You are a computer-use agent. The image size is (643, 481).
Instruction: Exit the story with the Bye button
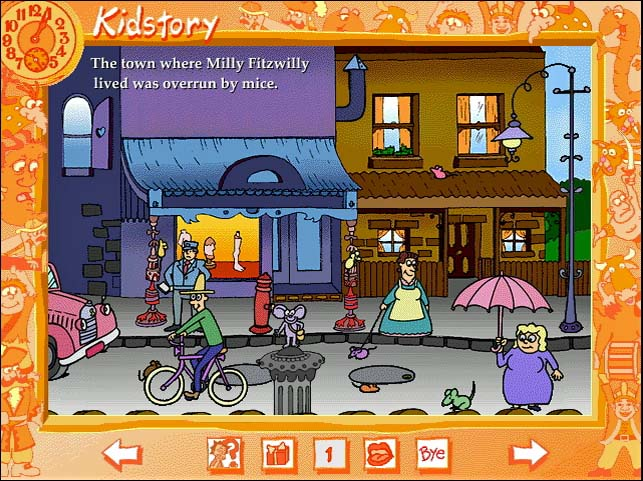(433, 455)
